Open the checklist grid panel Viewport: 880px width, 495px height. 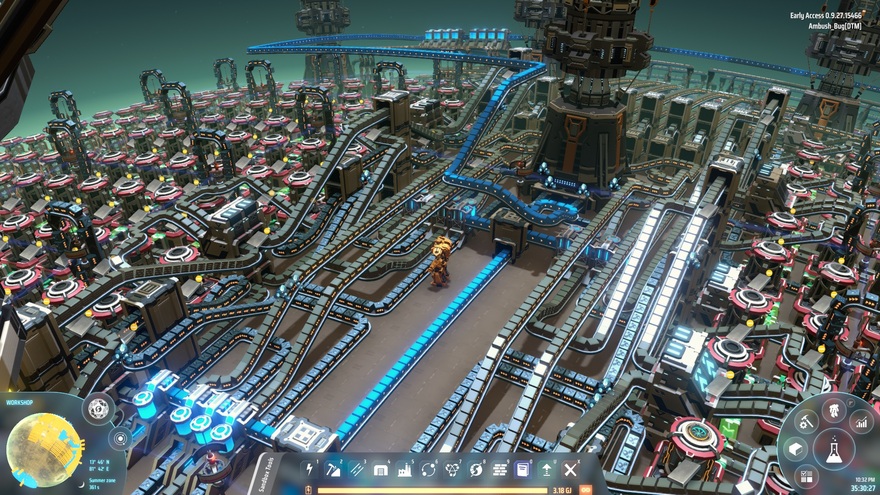[x=807, y=478]
